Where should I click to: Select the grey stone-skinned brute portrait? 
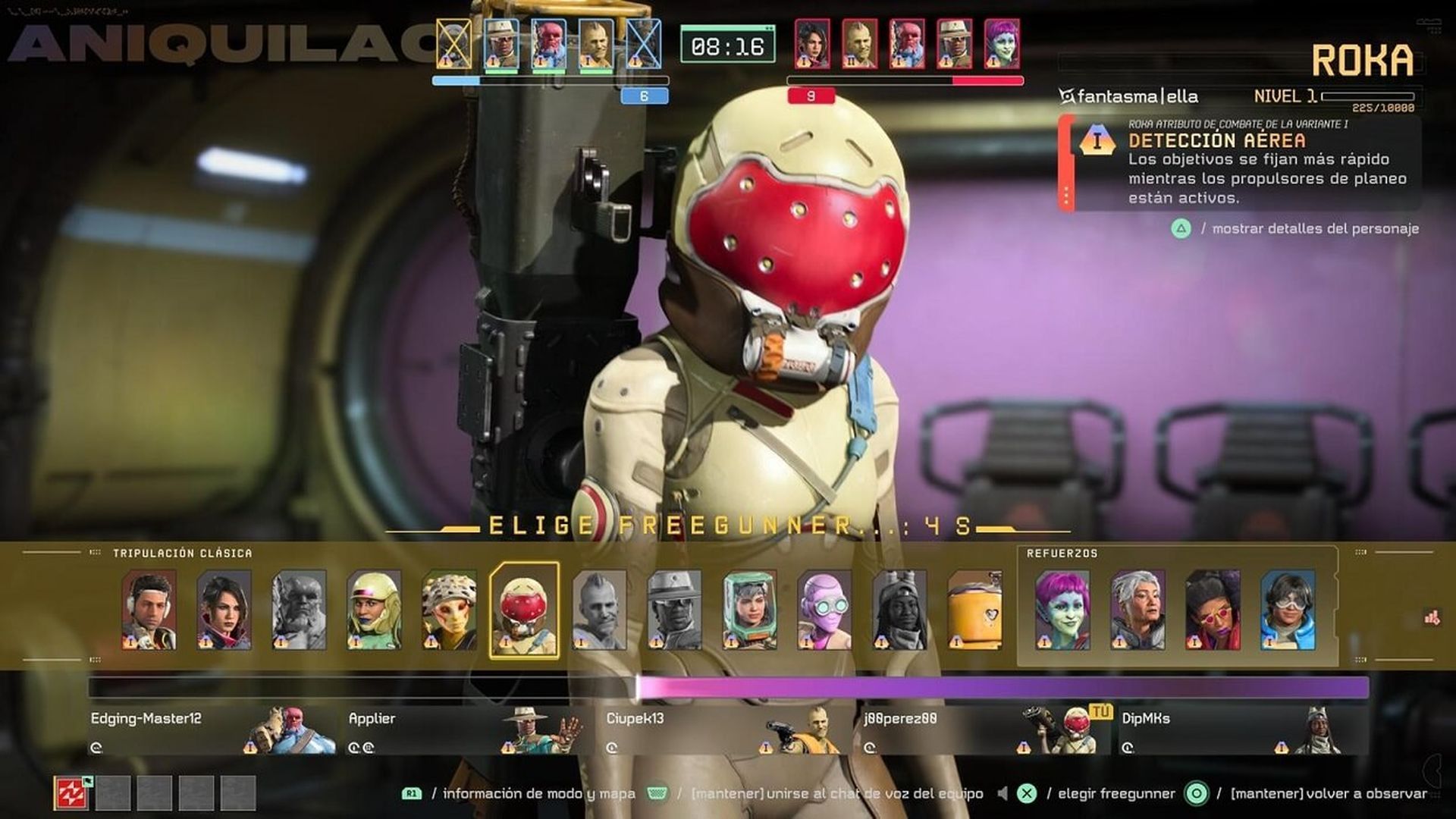[x=299, y=610]
